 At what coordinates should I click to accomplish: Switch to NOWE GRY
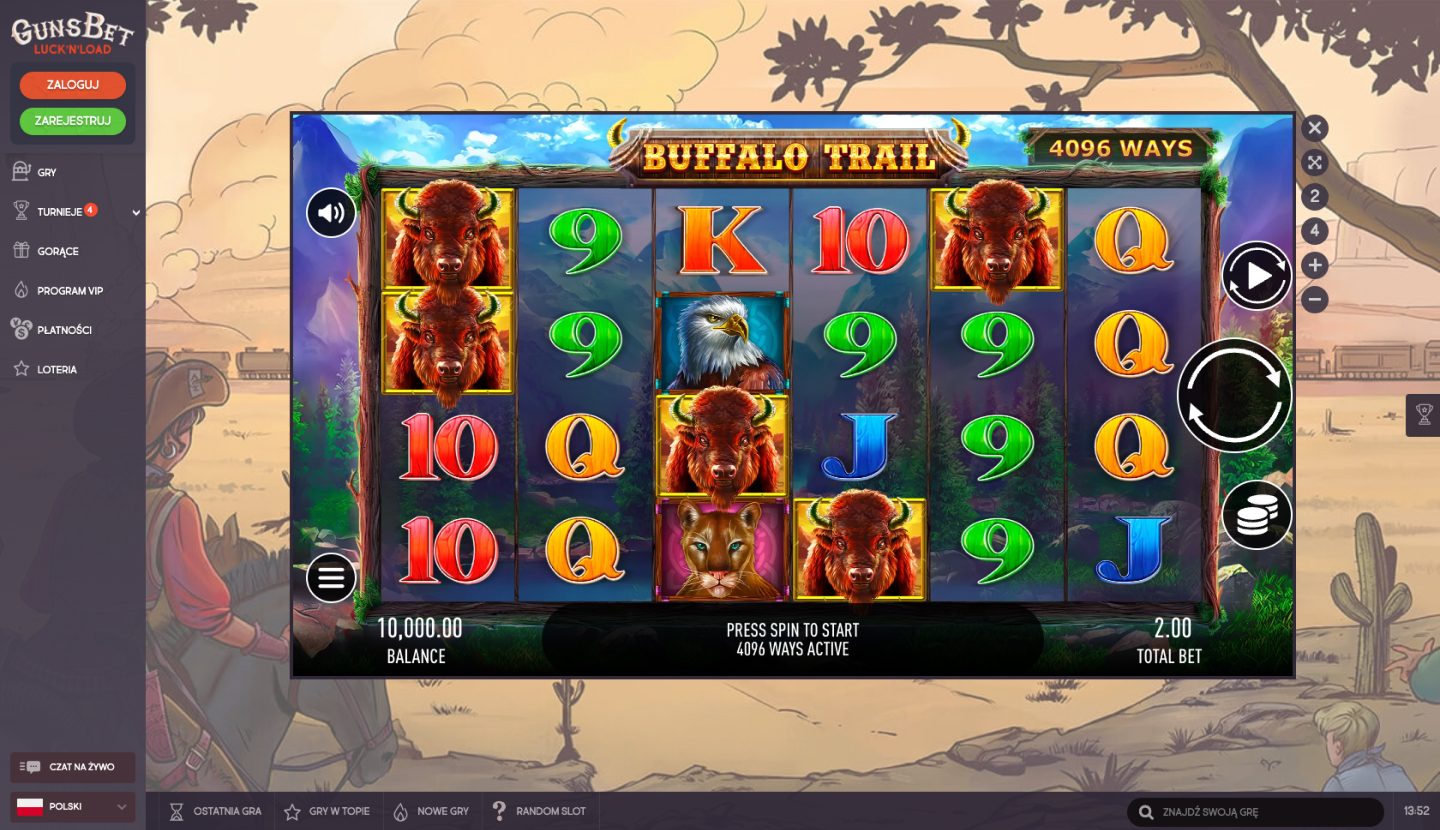401,811
